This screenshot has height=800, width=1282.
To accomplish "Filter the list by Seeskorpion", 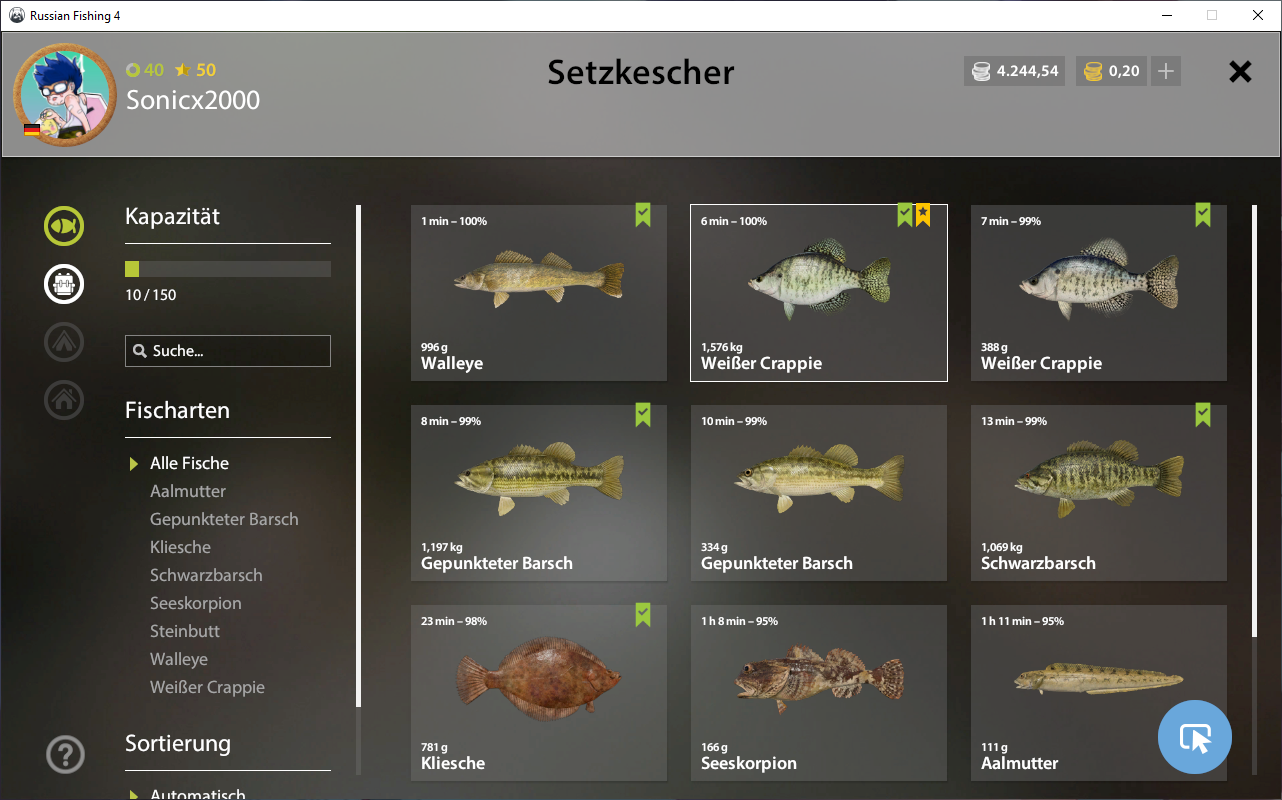I will click(x=196, y=603).
